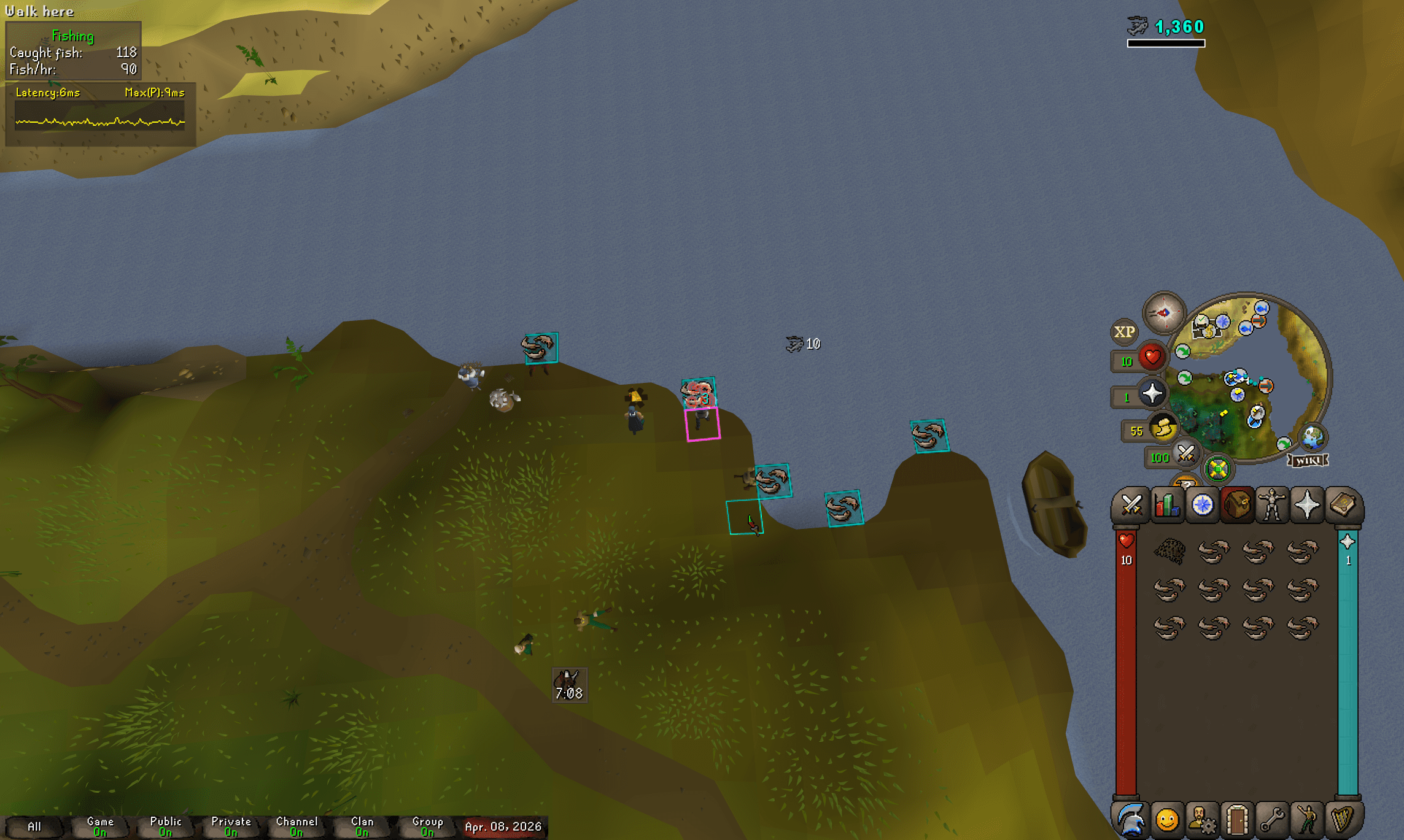The height and width of the screenshot is (840, 1404).
Task: Switch to the Skills tab
Action: [1166, 506]
